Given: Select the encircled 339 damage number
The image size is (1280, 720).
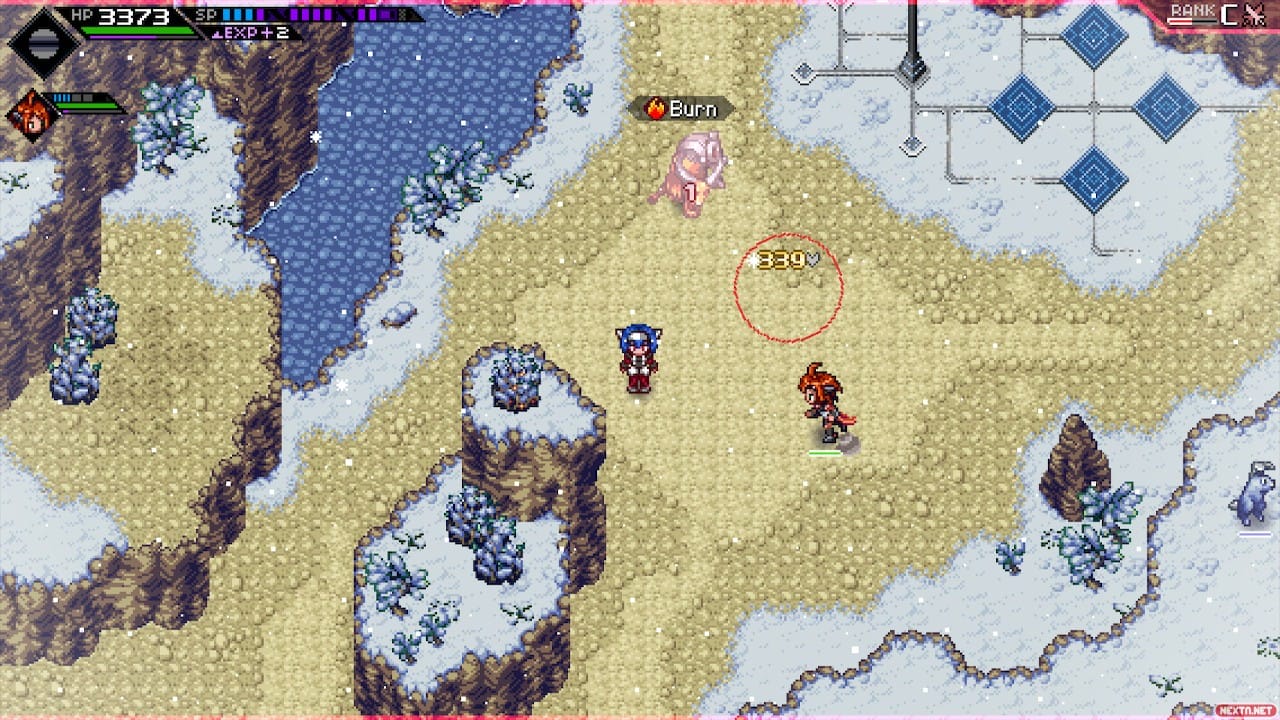Looking at the screenshot, I should click(x=782, y=257).
